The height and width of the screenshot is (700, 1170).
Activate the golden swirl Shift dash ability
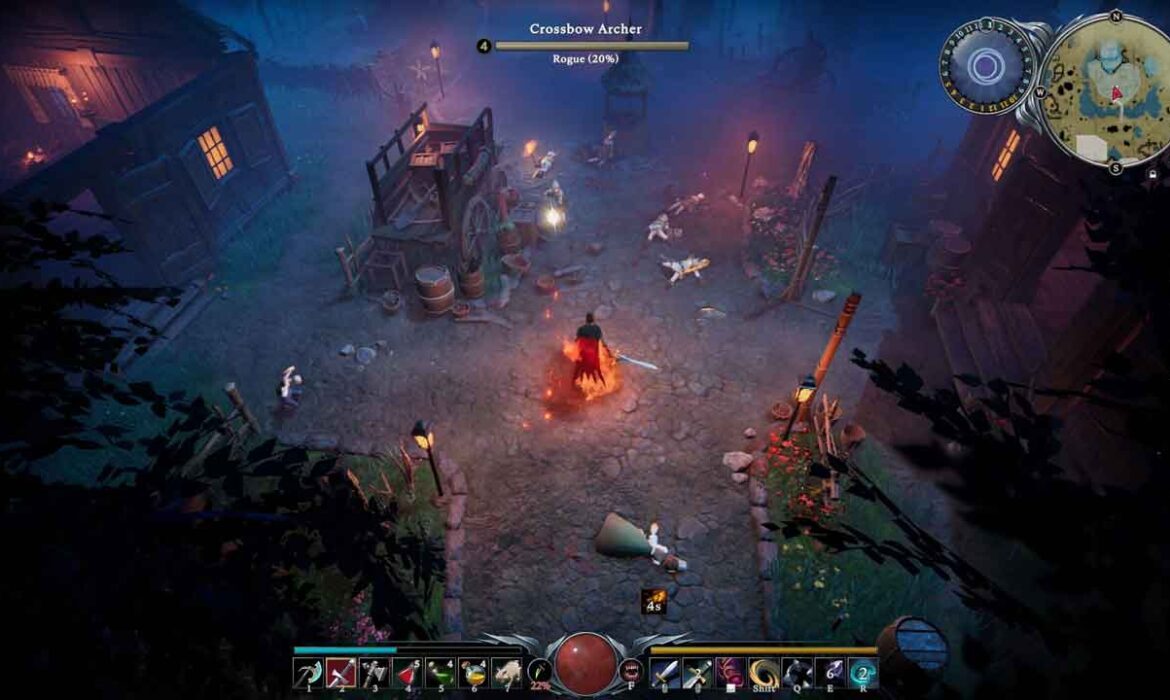click(764, 672)
